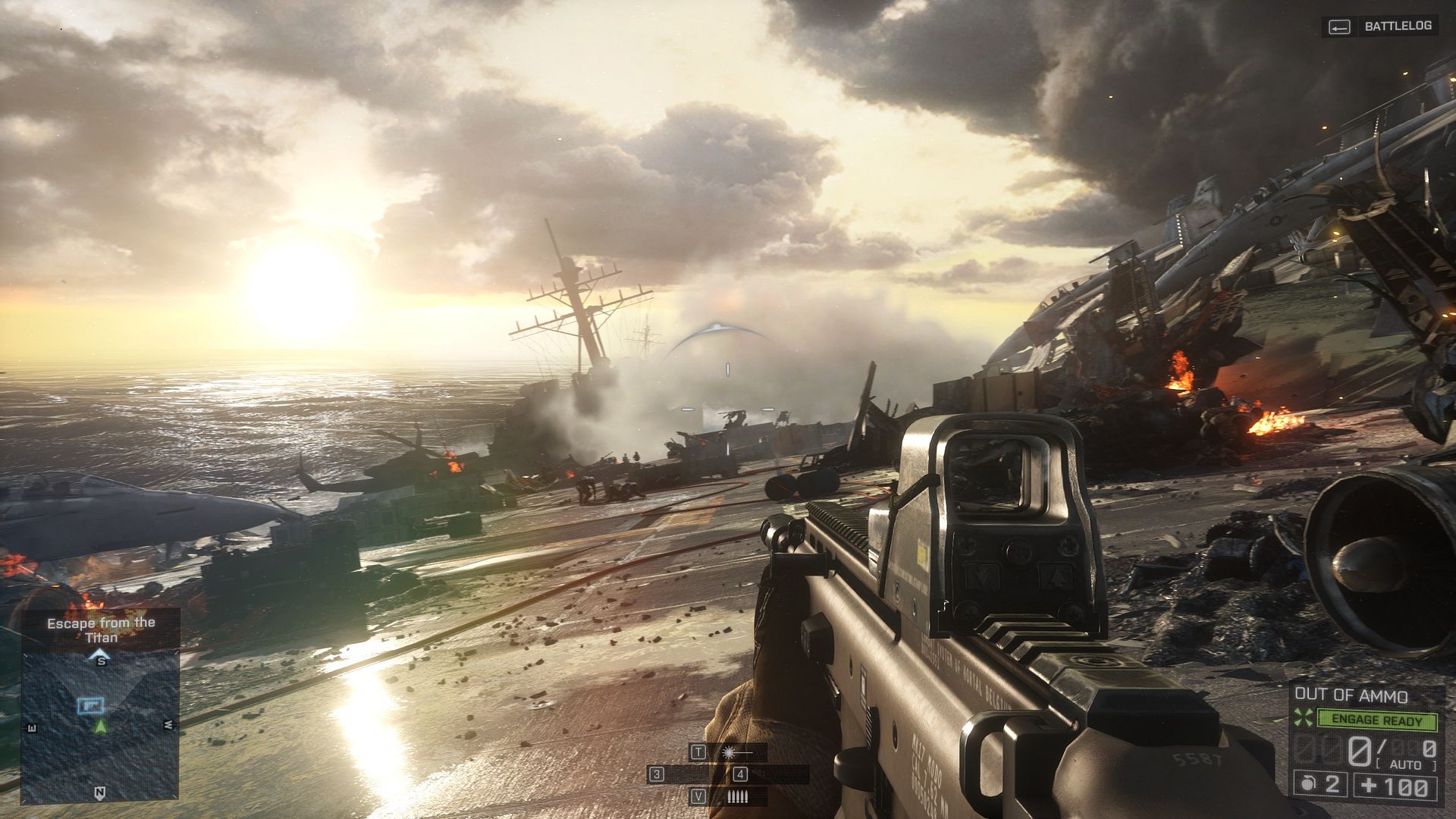The image size is (1456, 819).
Task: Click the green Engage Ready indicator
Action: point(1377,720)
